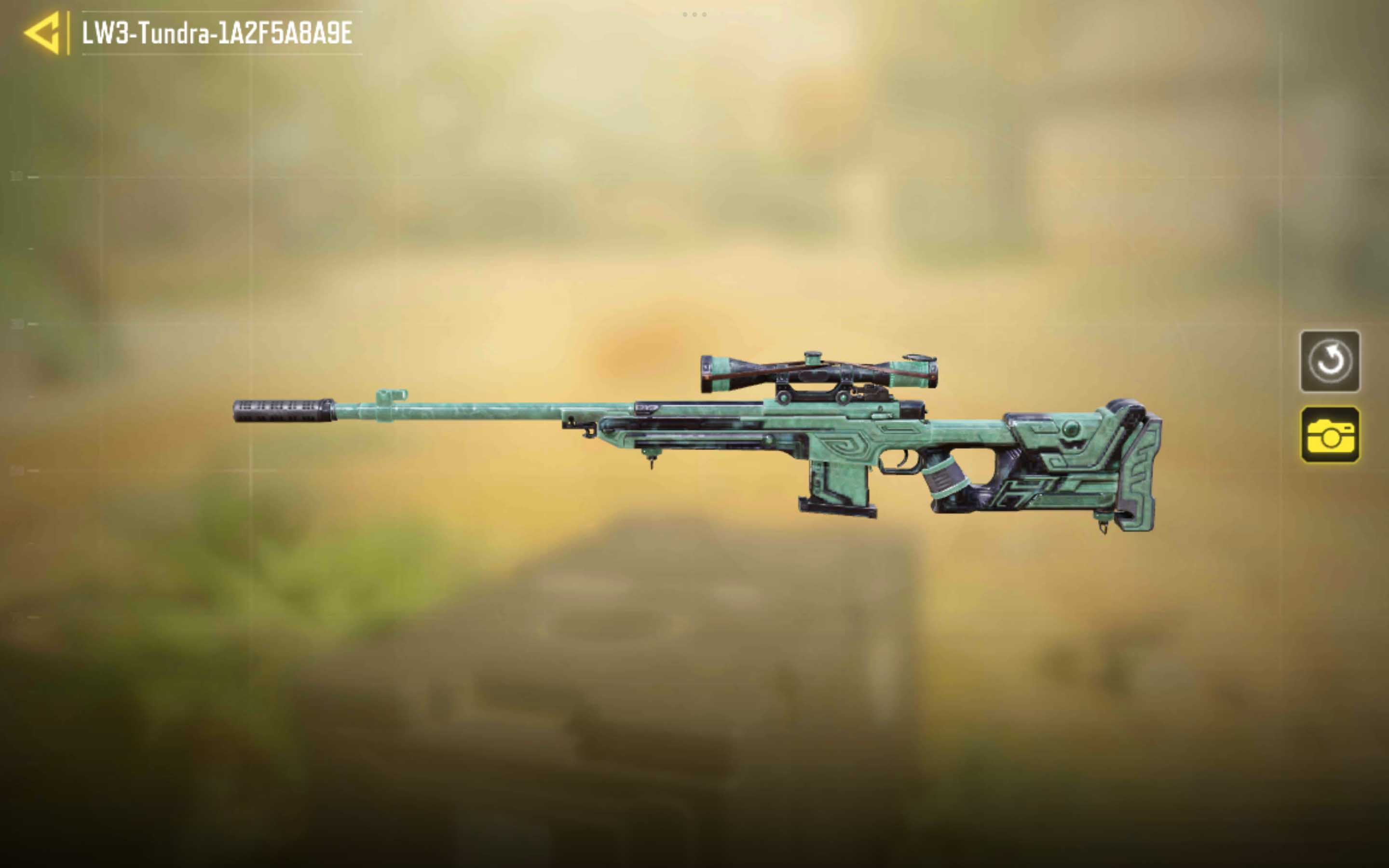Go back using the yellow arrow
The width and height of the screenshot is (1389, 868).
[x=43, y=33]
